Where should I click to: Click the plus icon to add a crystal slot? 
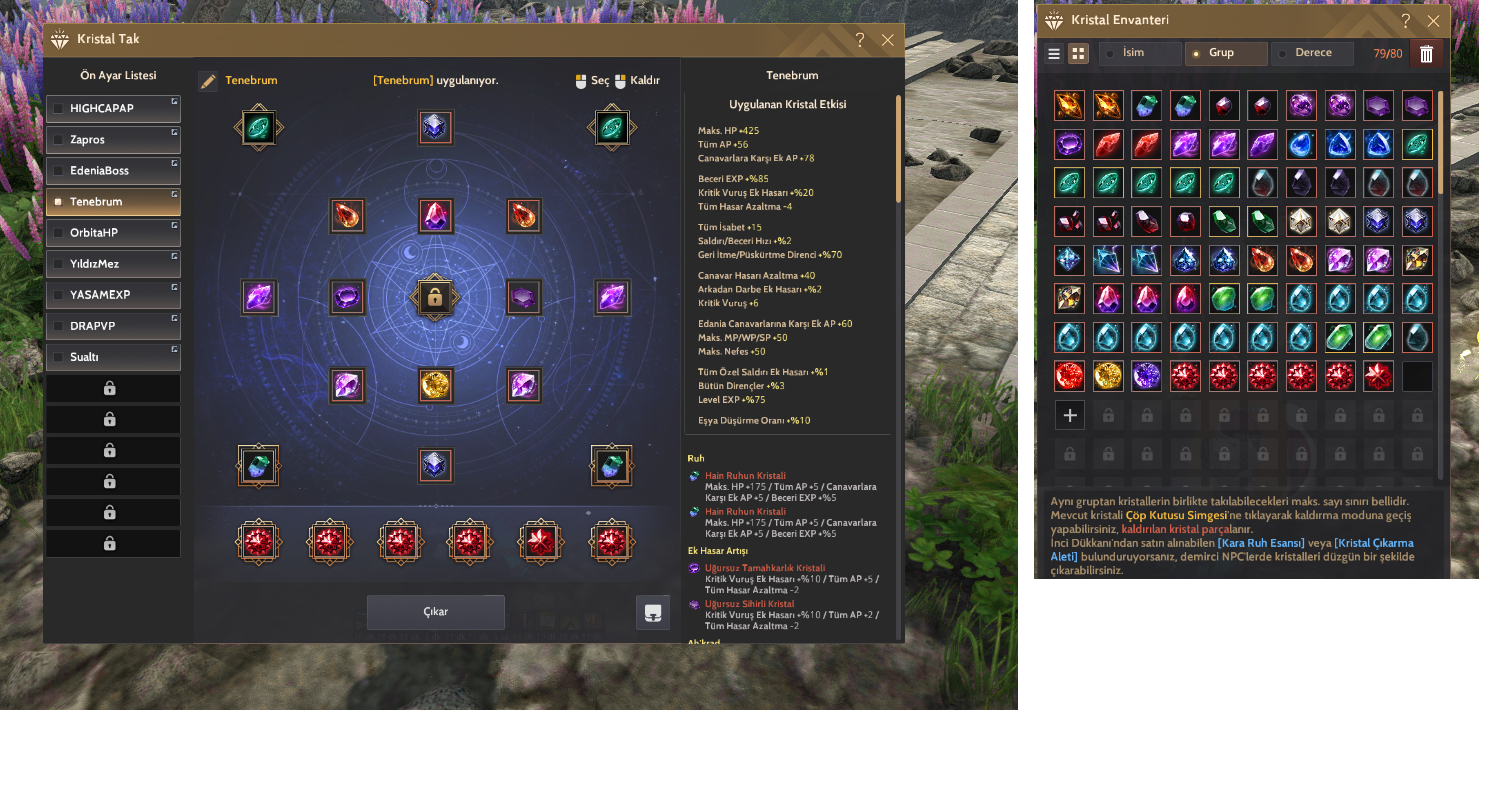point(1069,414)
